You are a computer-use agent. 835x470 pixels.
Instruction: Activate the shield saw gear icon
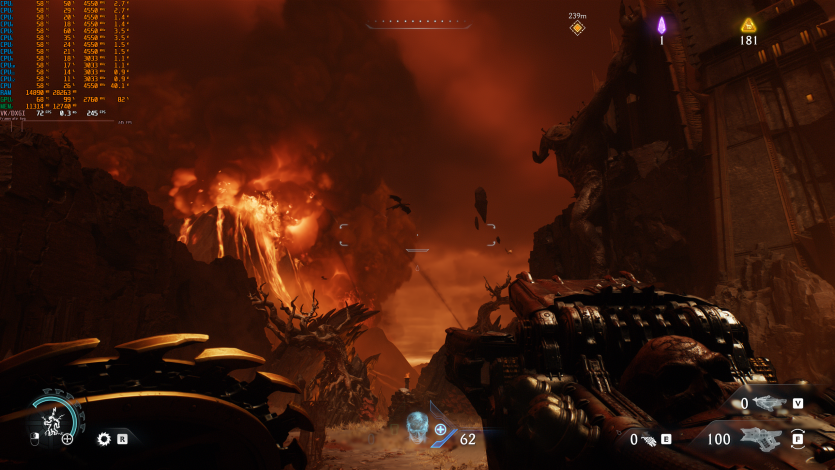tap(103, 438)
